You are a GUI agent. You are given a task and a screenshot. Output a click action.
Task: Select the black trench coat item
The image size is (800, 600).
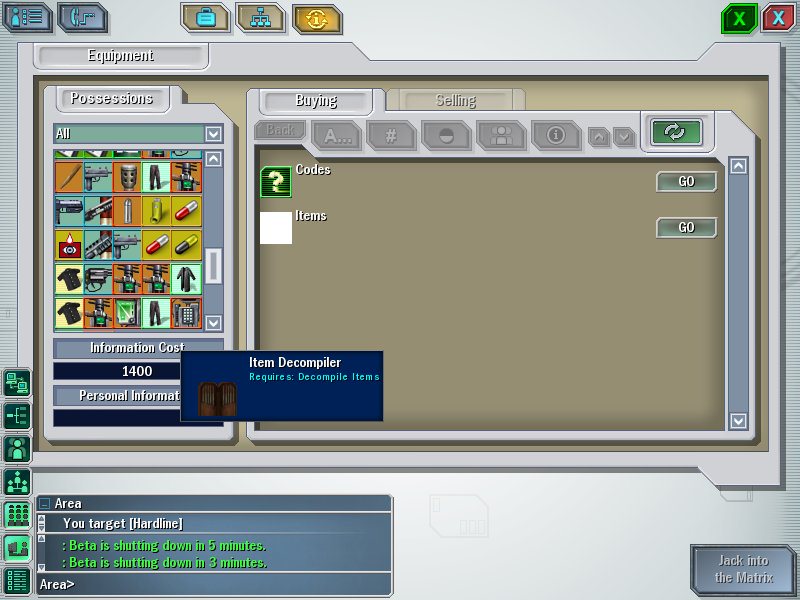186,279
